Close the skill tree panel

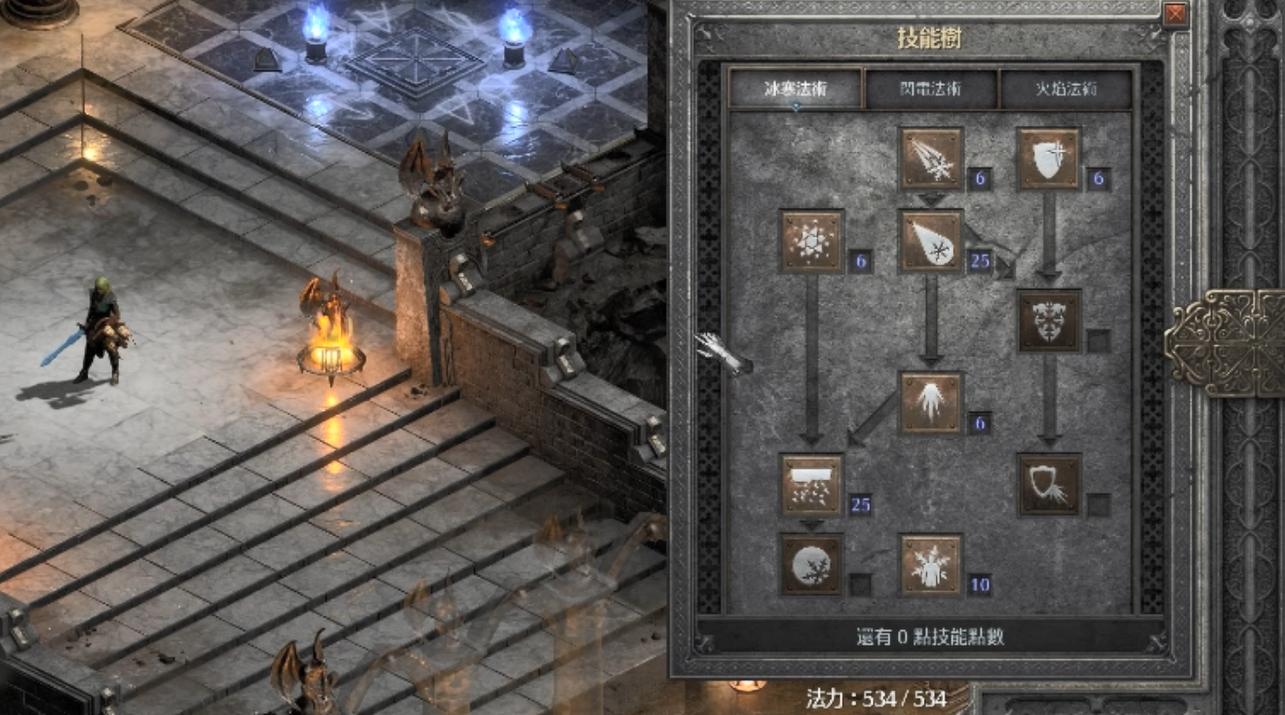(1175, 14)
